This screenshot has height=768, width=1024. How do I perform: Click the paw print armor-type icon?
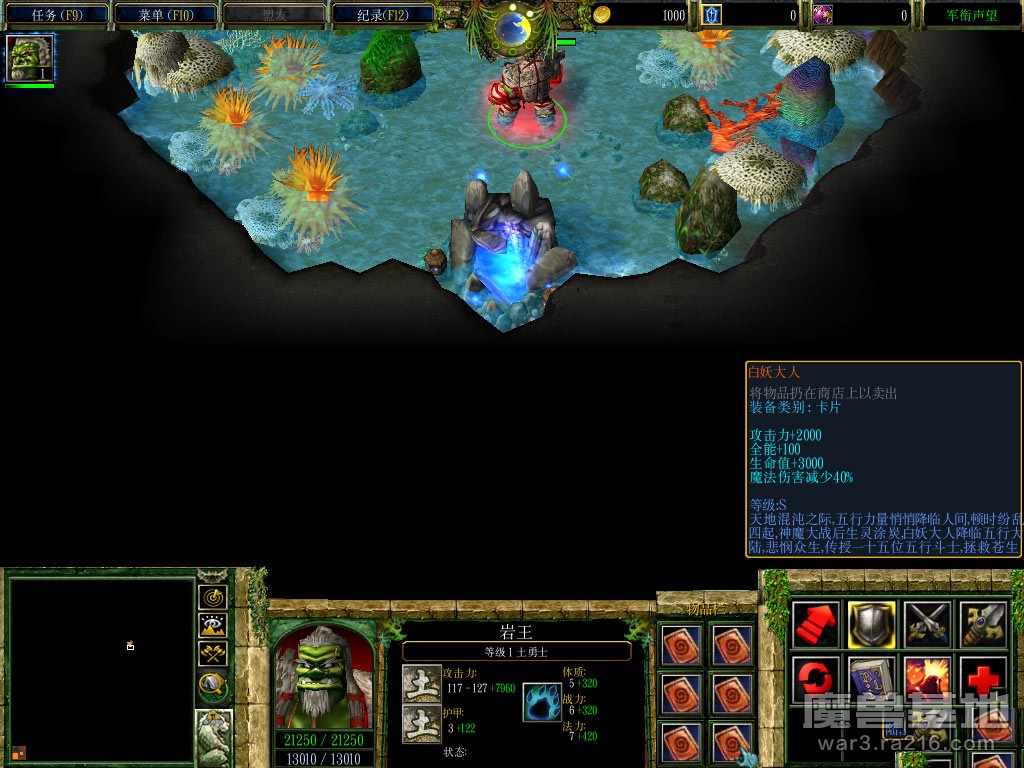542,702
